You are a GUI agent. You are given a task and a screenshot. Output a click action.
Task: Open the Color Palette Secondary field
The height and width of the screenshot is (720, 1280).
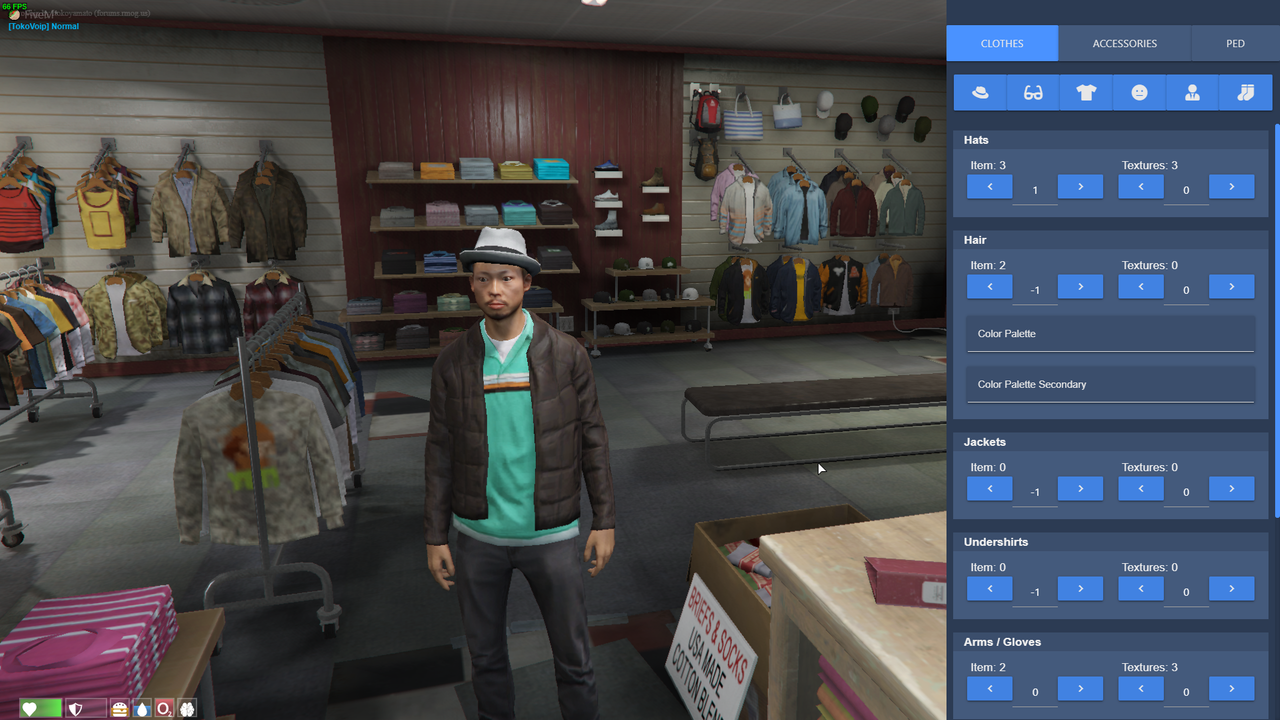1110,385
